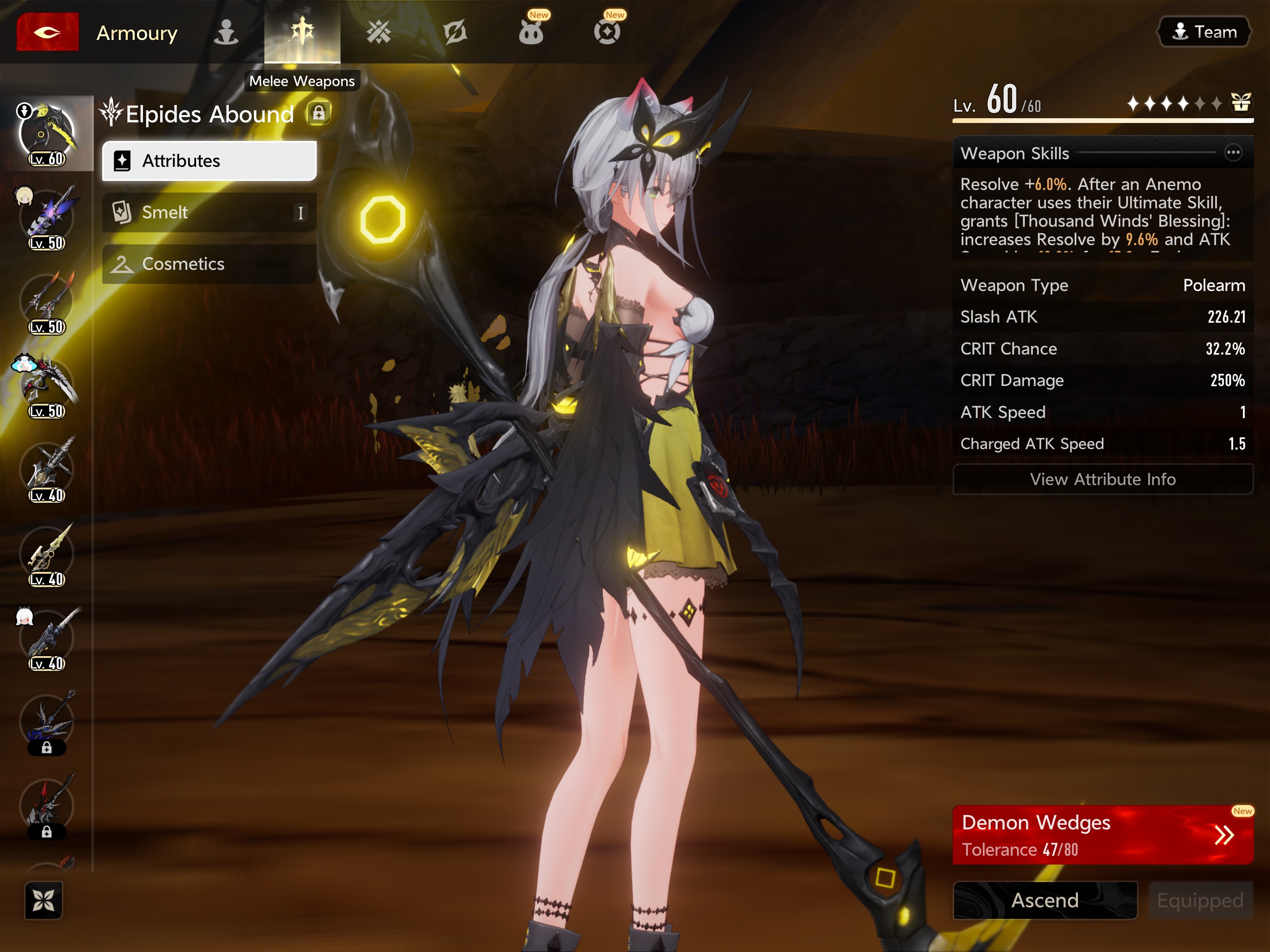Switch to the character tab

[226, 32]
